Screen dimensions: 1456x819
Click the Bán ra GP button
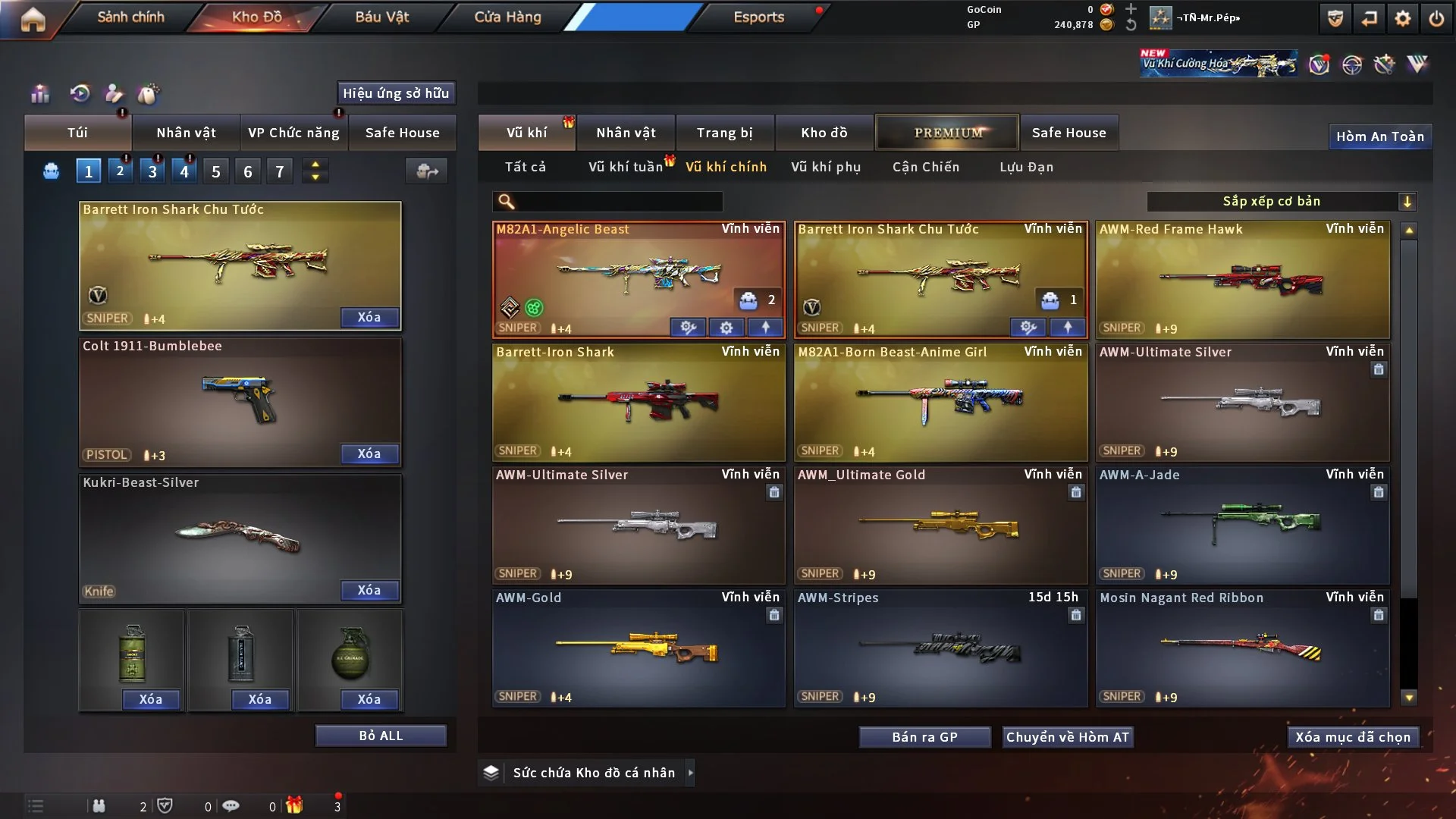pos(924,737)
